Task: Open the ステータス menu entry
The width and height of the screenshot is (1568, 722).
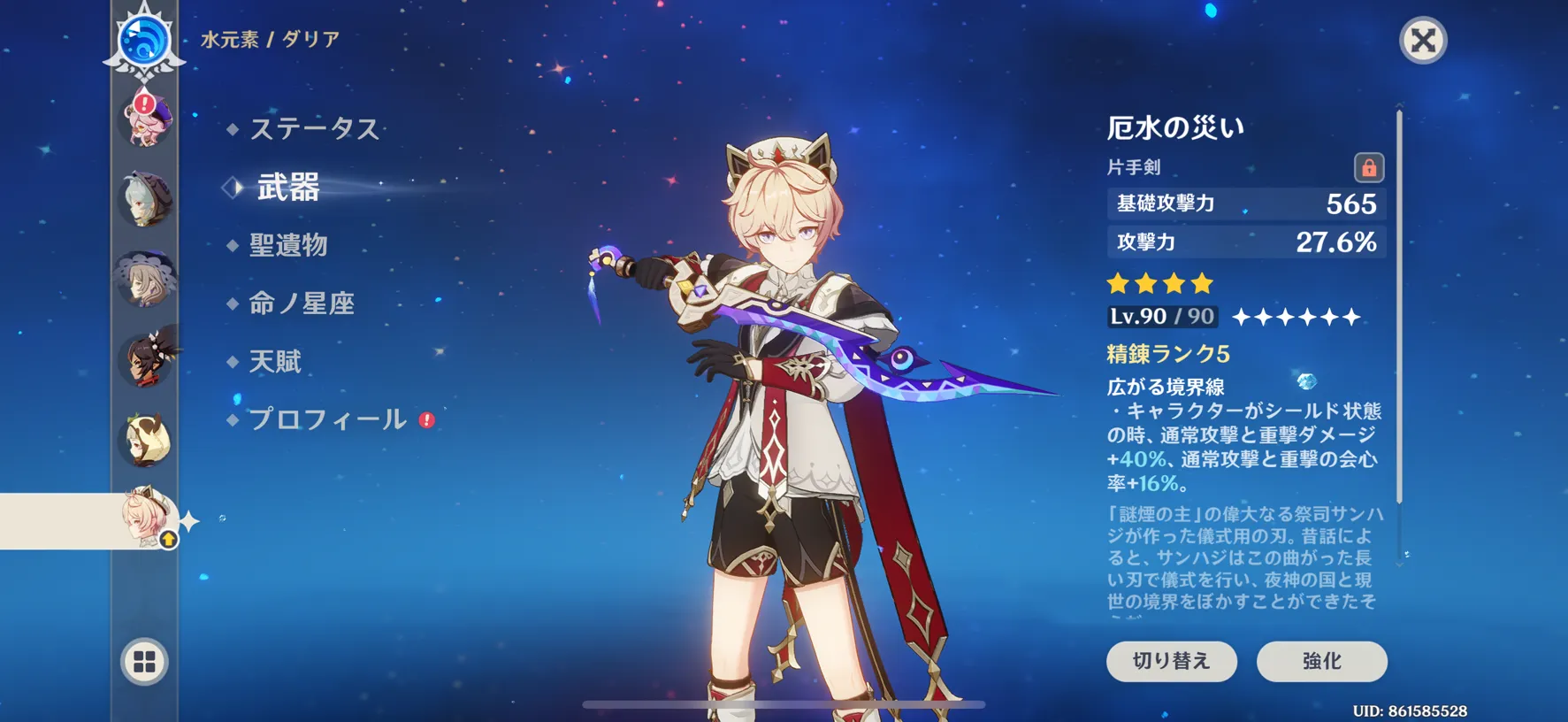Action: click(314, 129)
